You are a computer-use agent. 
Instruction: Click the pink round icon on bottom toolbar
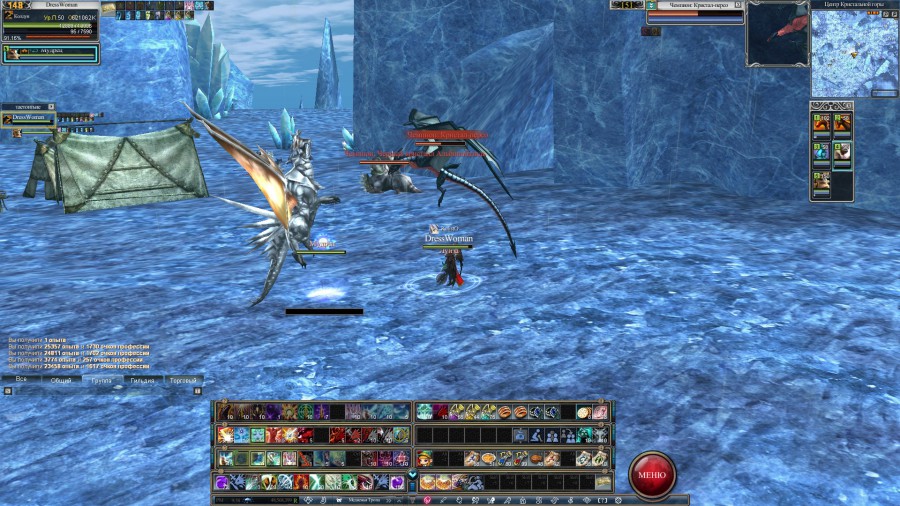coord(424,499)
